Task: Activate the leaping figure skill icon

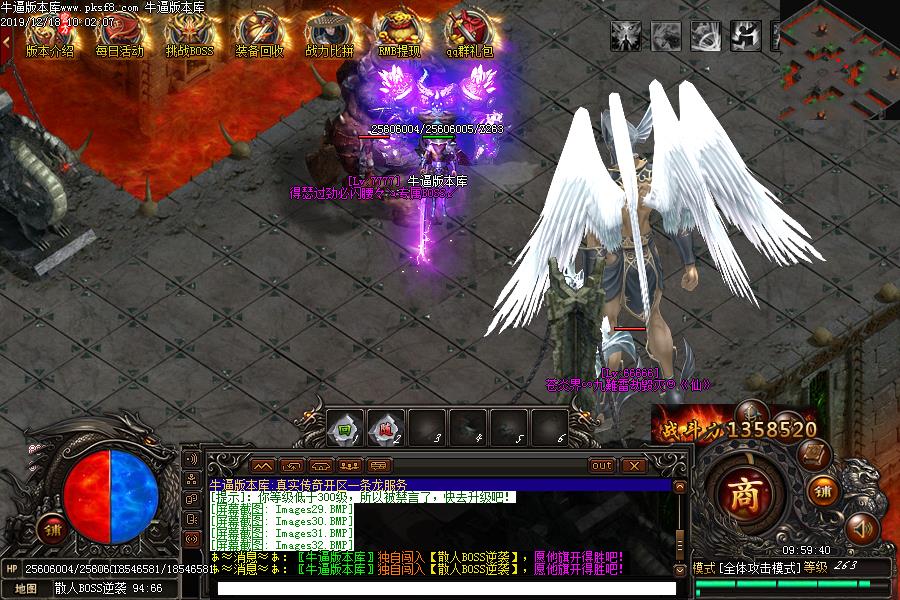Action: click(x=745, y=36)
